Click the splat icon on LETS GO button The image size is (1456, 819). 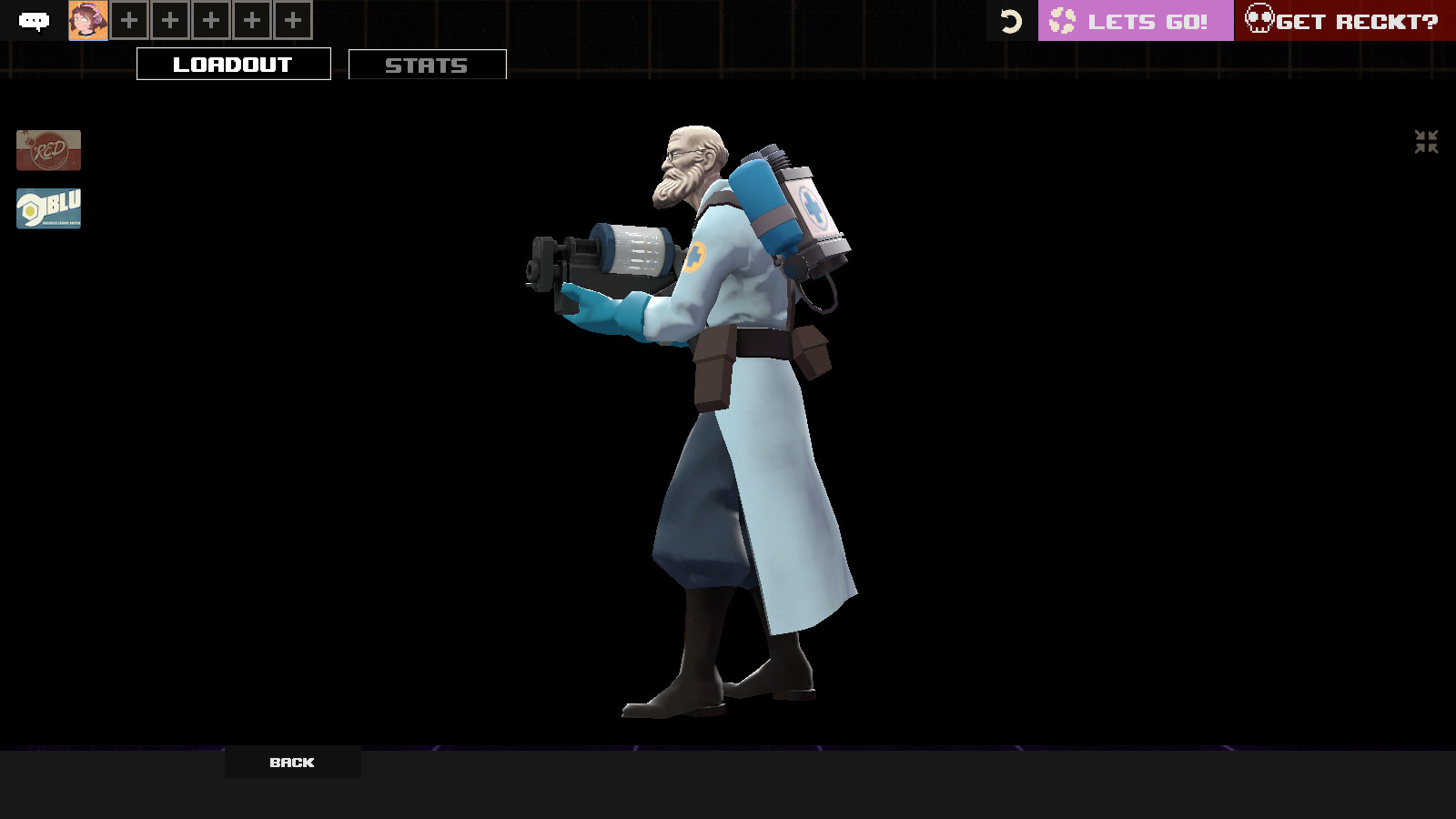[1061, 20]
